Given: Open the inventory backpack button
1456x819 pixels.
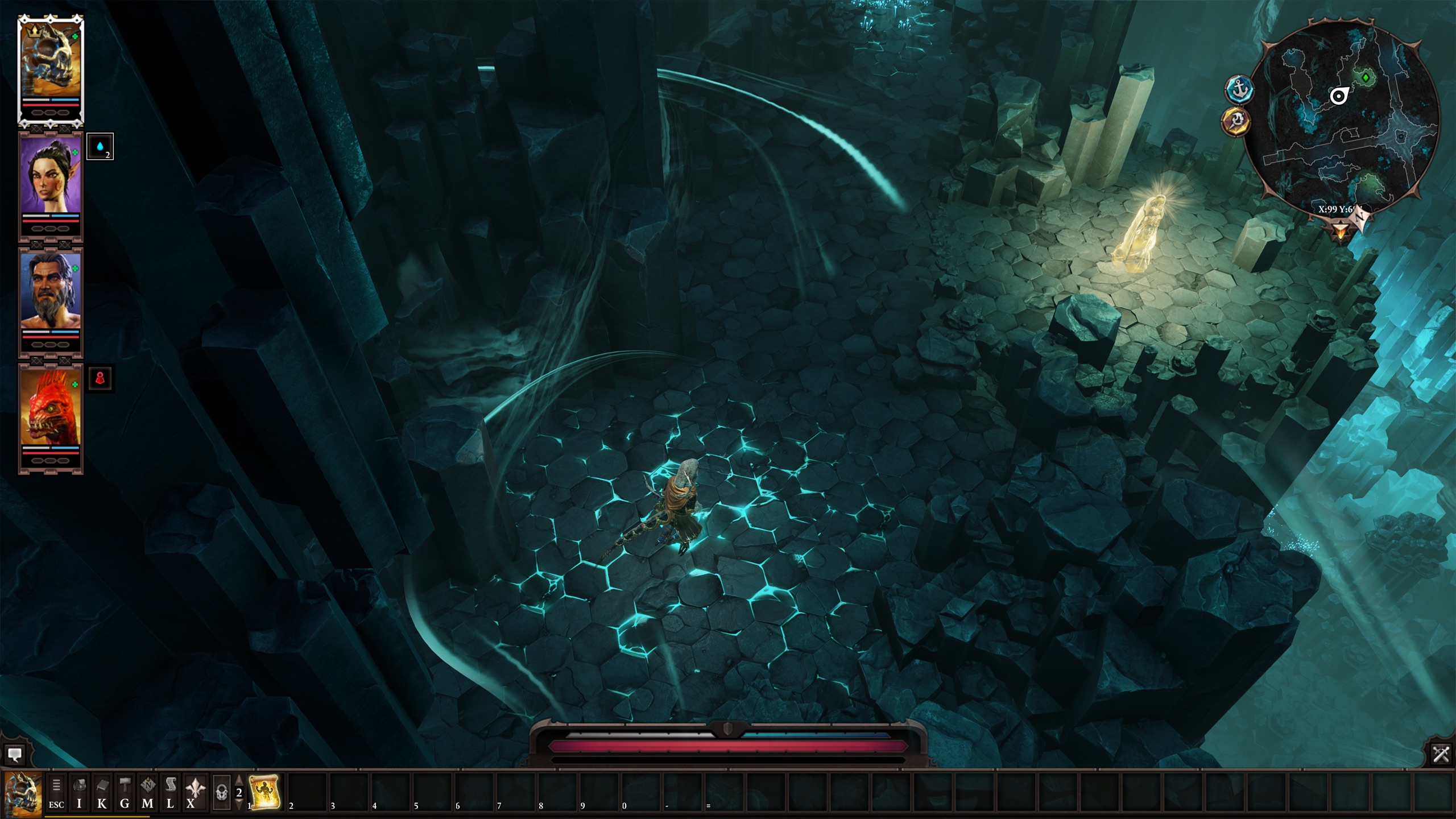Looking at the screenshot, I should pos(80,793).
